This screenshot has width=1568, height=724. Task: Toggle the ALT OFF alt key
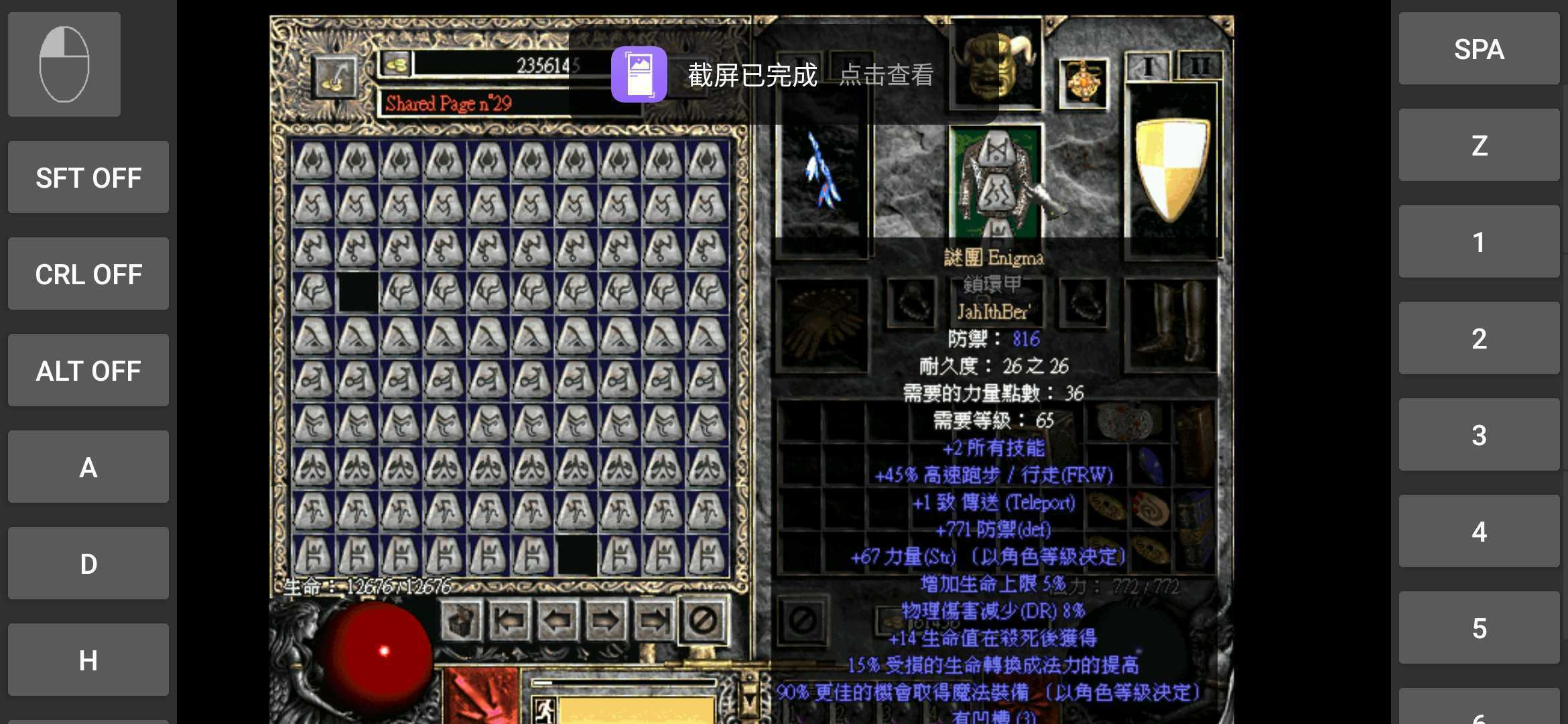click(x=88, y=371)
